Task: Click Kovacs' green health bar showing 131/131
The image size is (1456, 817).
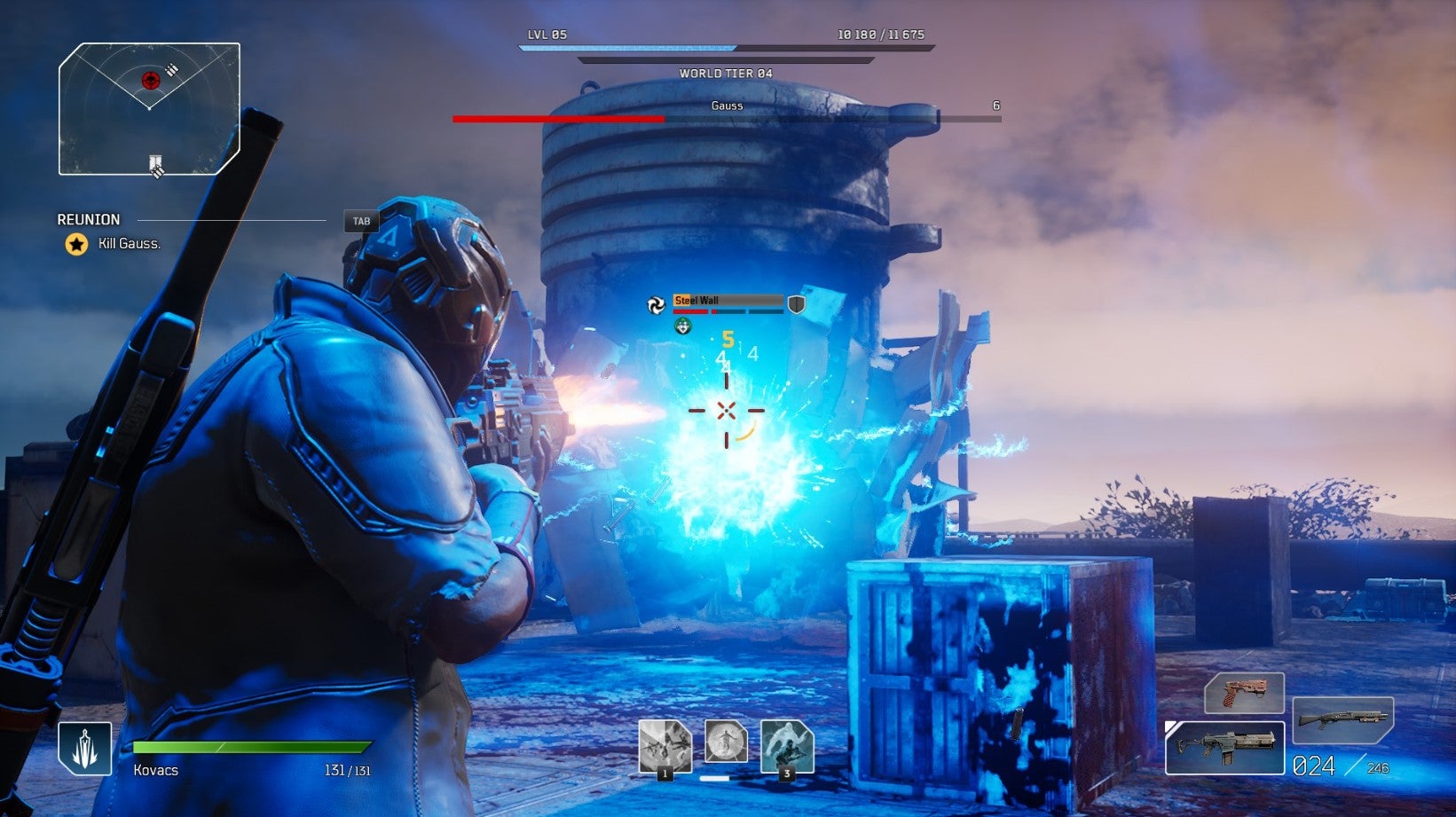Action: (253, 745)
